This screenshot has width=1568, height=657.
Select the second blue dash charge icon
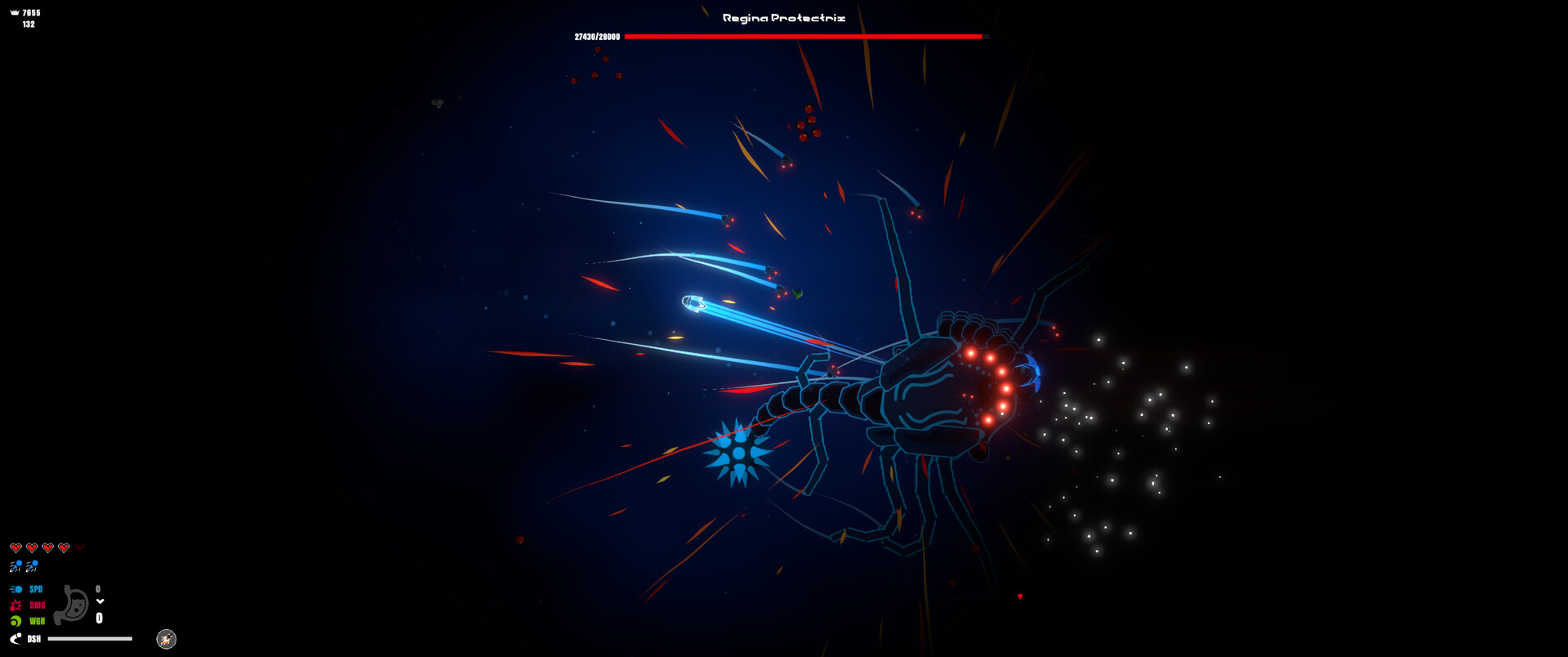tap(31, 565)
